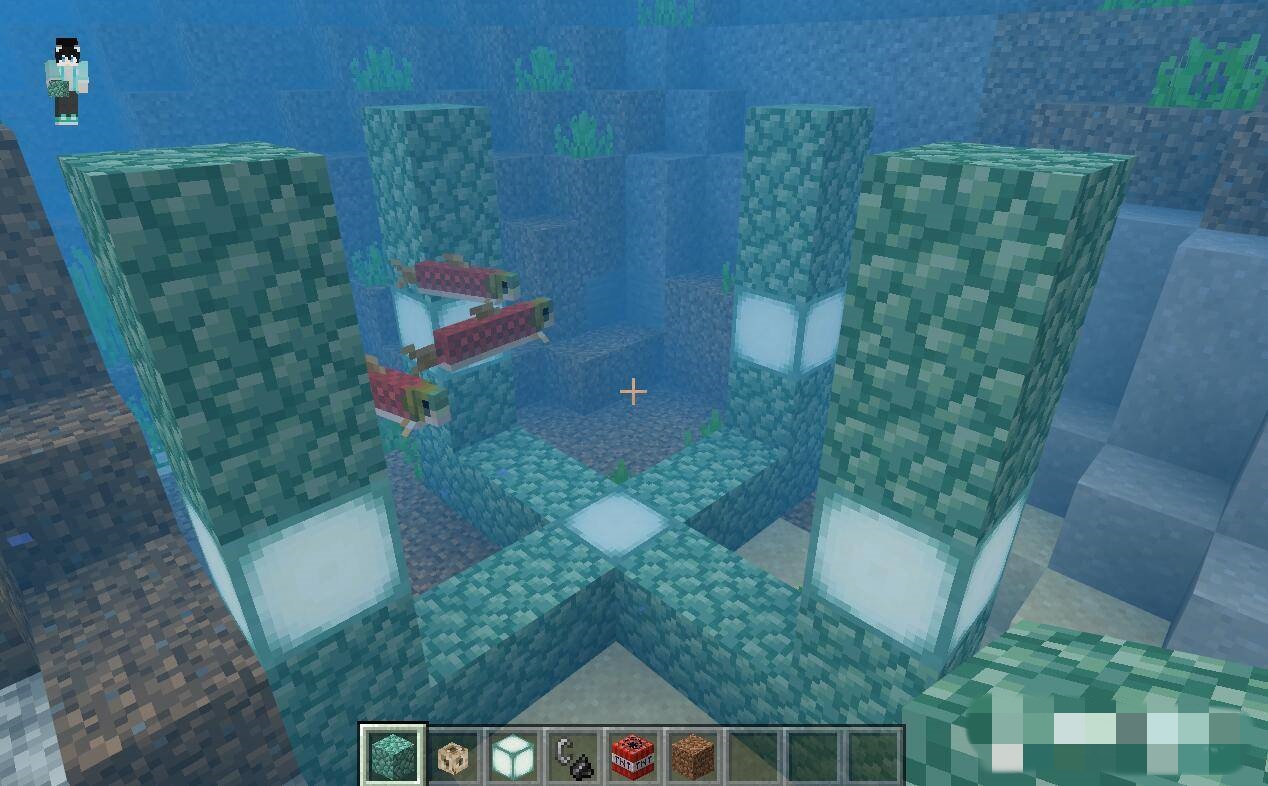Choose the sea lantern hotbar slot
Screen dimensions: 1268x786
click(512, 756)
